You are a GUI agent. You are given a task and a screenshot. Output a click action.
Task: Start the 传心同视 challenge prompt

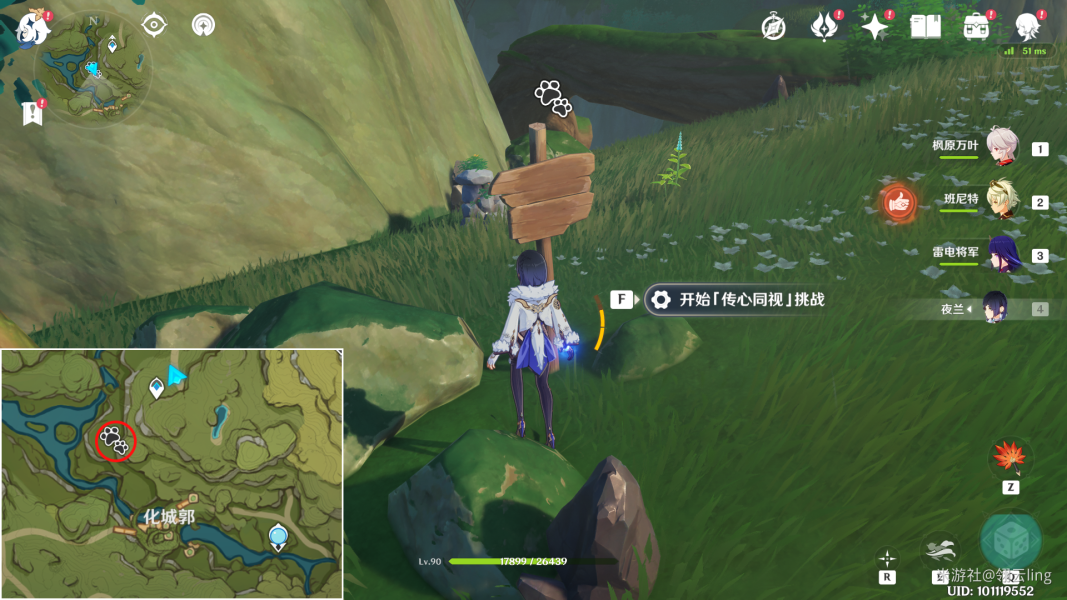[x=734, y=299]
